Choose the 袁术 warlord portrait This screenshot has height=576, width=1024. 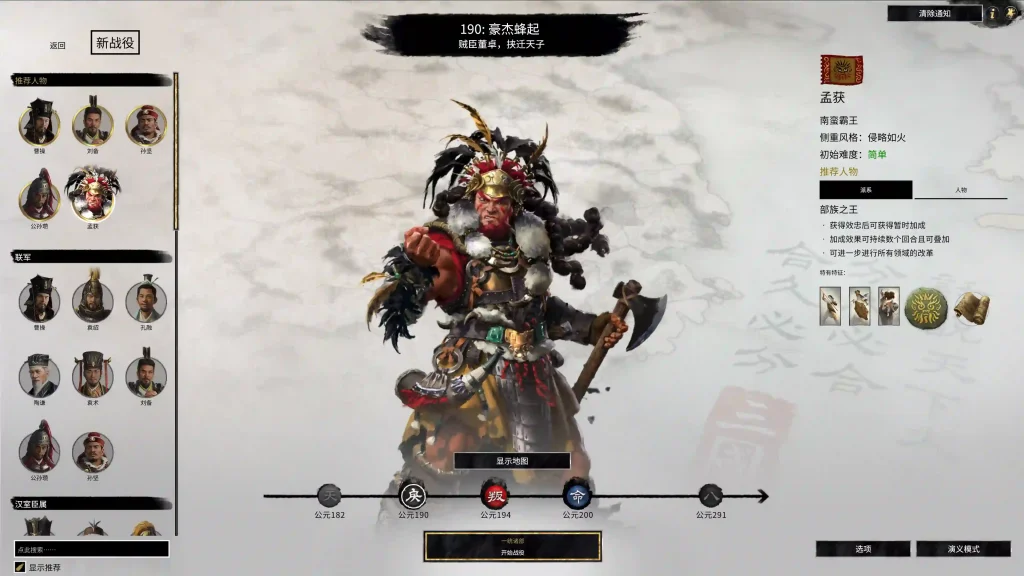point(92,376)
